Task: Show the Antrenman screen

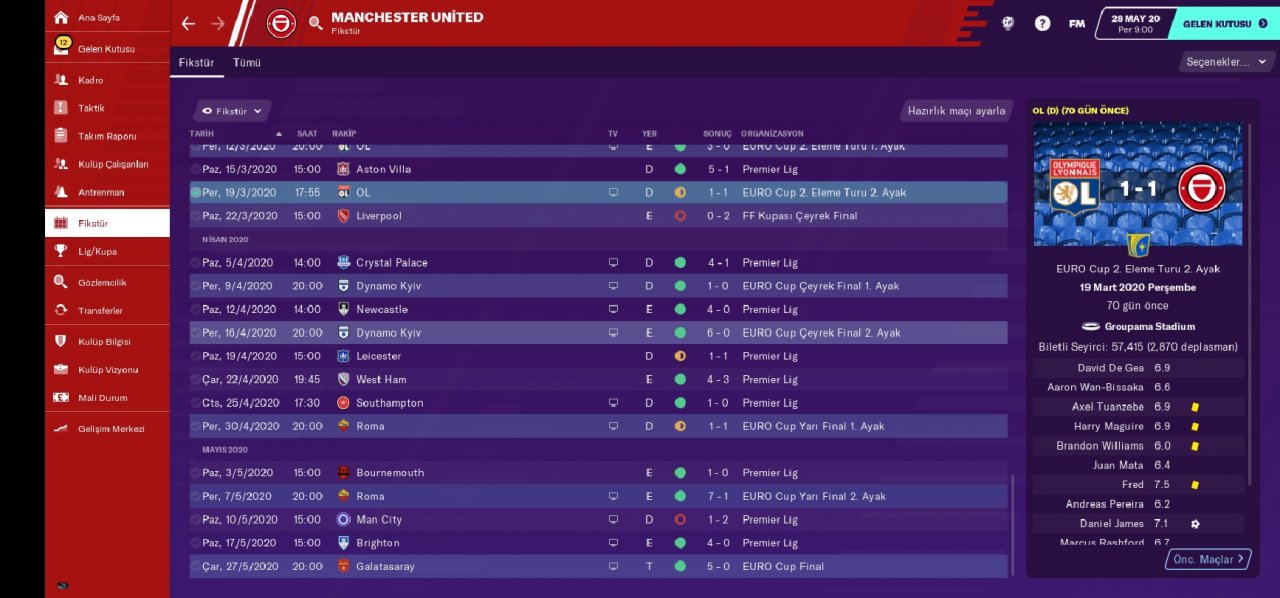Action: click(101, 192)
